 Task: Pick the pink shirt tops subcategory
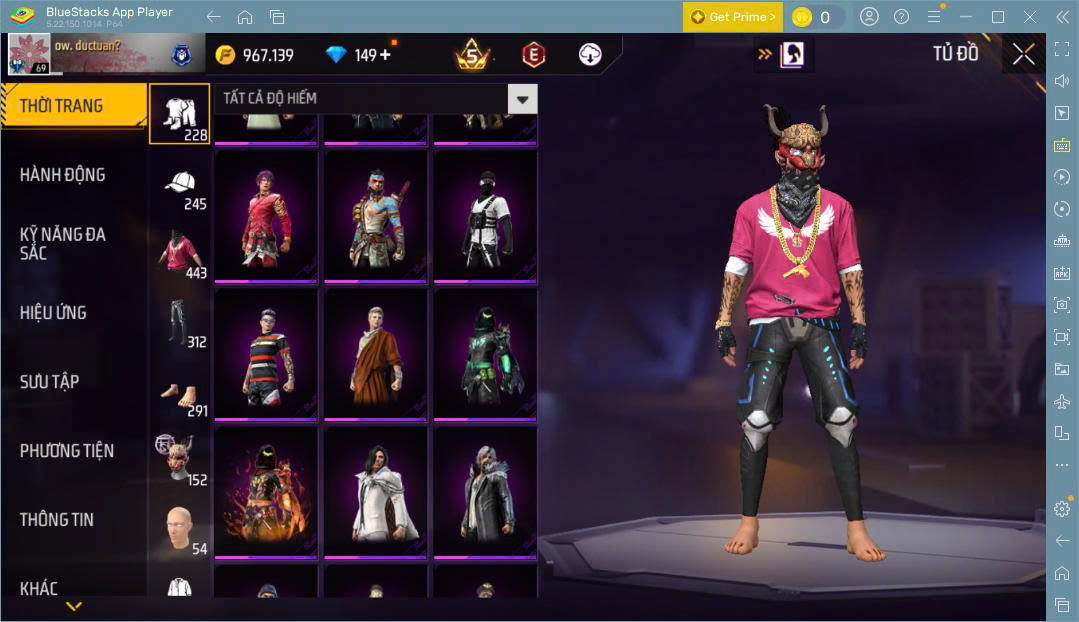(x=180, y=253)
